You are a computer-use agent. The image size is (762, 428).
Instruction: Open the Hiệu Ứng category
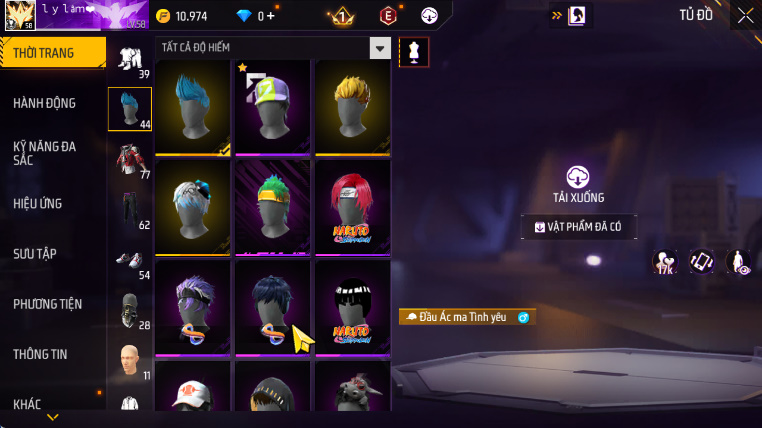[x=38, y=204]
